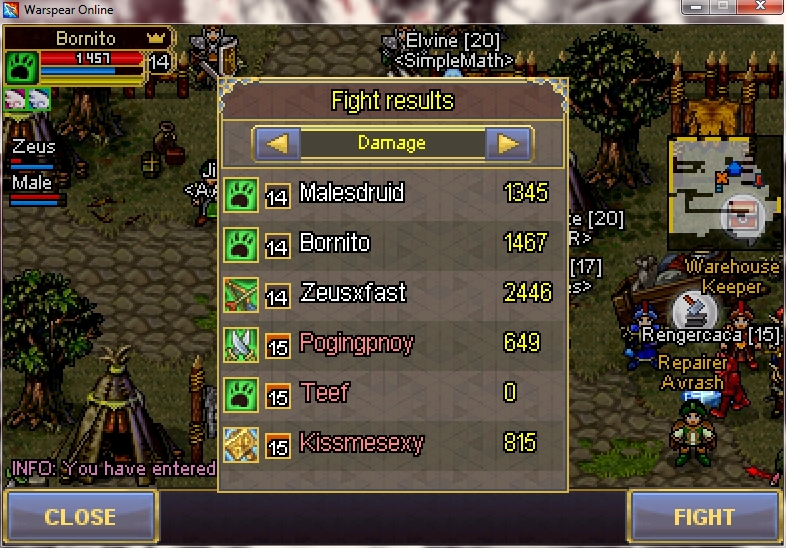This screenshot has width=786, height=548.
Task: Select Bornito's row in the results list
Action: pos(392,243)
